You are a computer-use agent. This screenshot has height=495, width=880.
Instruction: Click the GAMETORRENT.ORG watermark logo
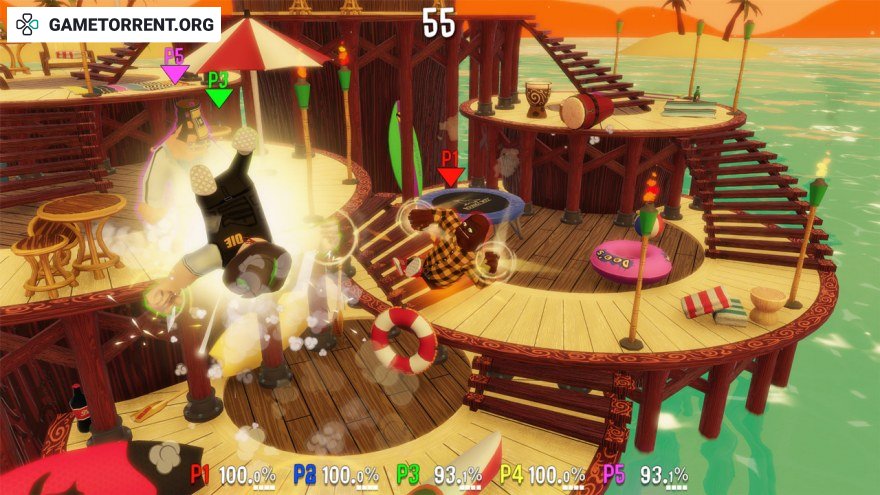[x=113, y=24]
